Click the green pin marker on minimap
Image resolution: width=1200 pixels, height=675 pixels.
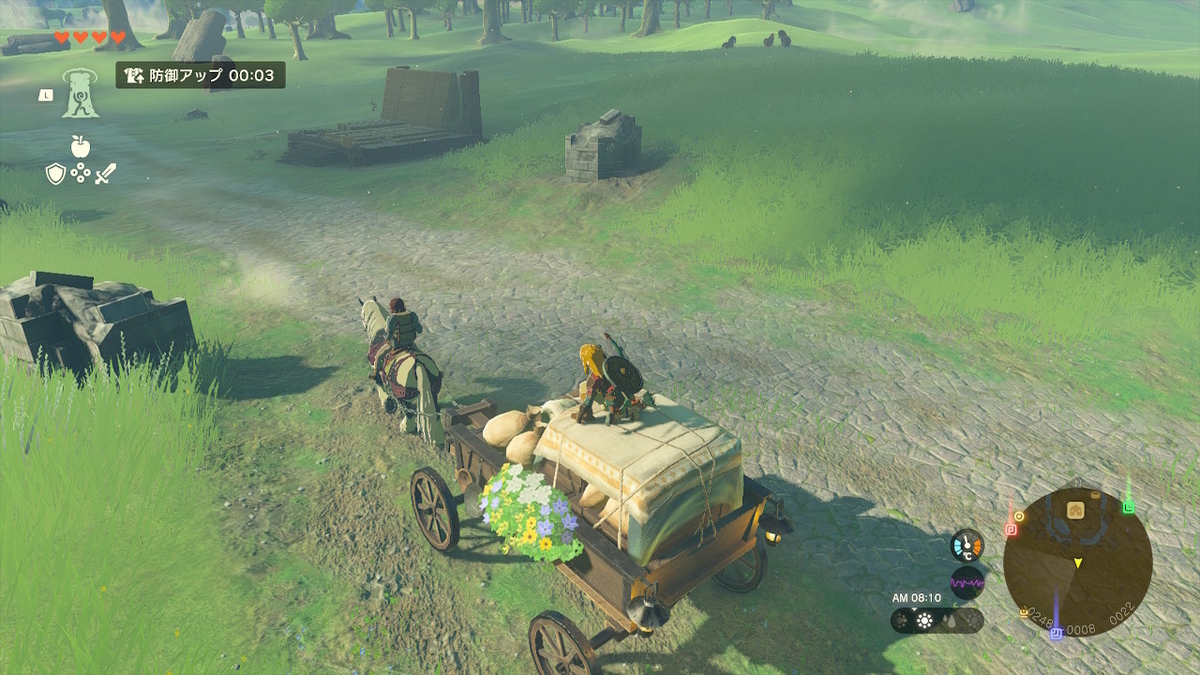[1129, 507]
